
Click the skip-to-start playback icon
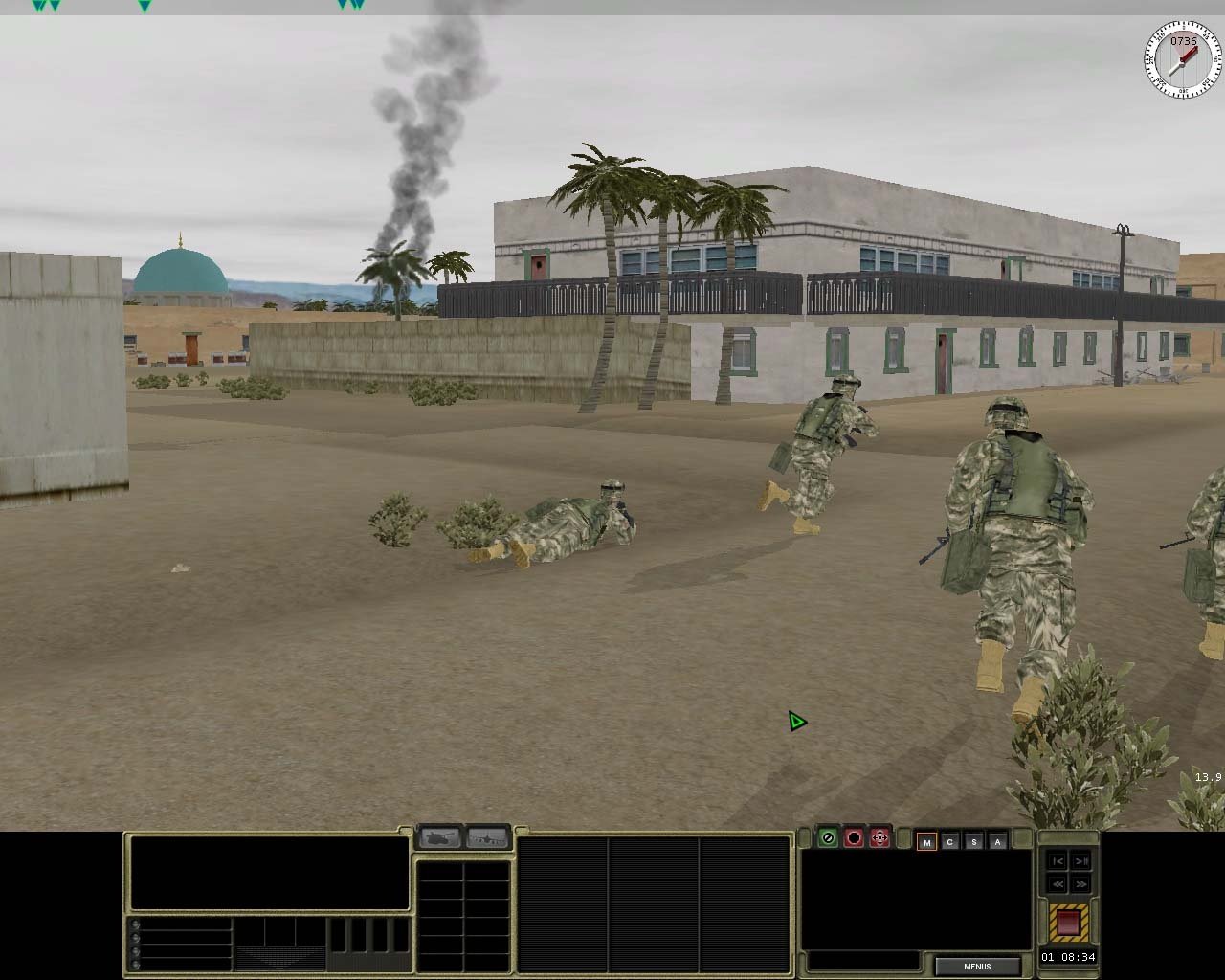(1057, 861)
